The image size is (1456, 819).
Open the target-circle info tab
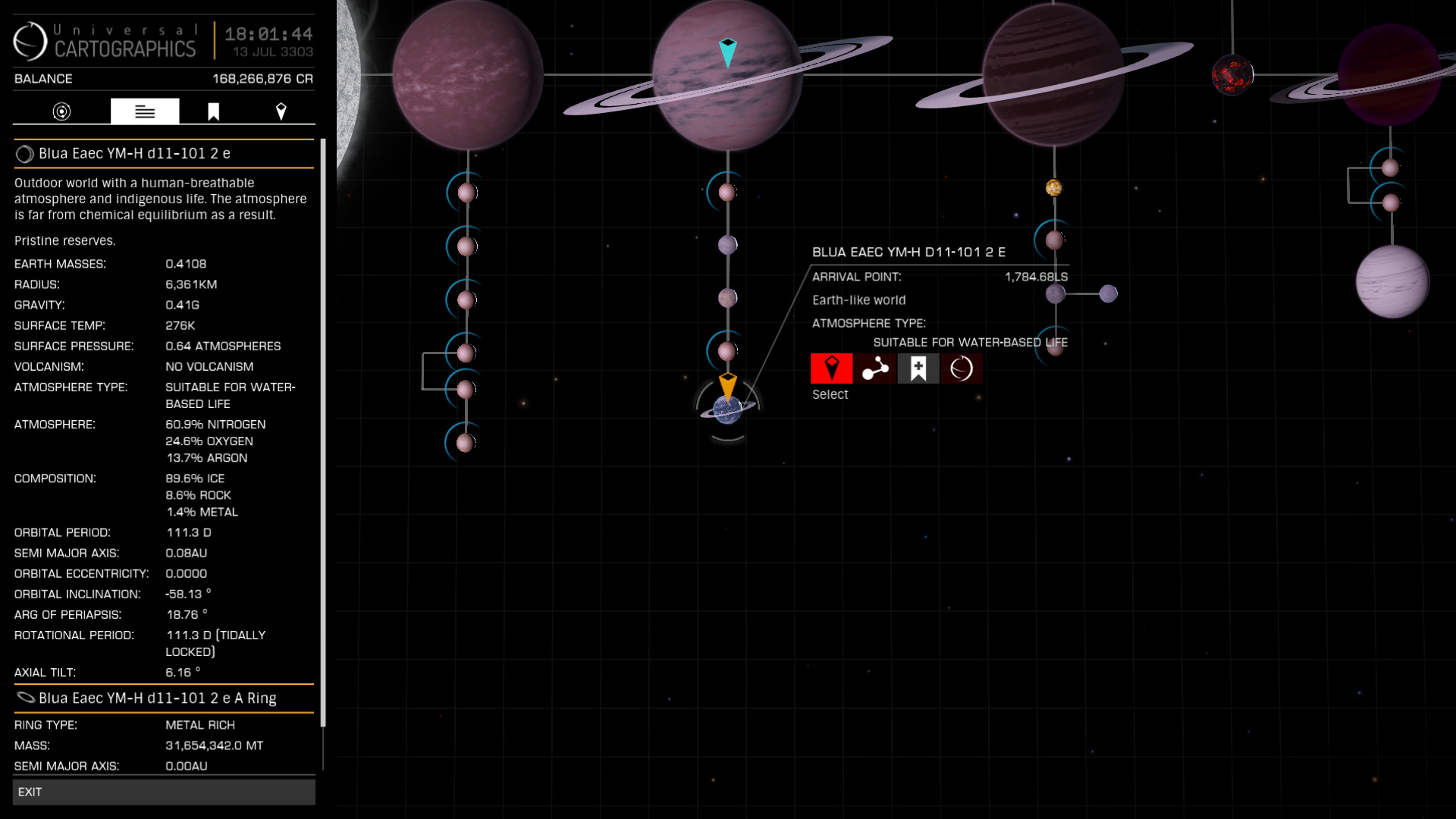click(61, 111)
